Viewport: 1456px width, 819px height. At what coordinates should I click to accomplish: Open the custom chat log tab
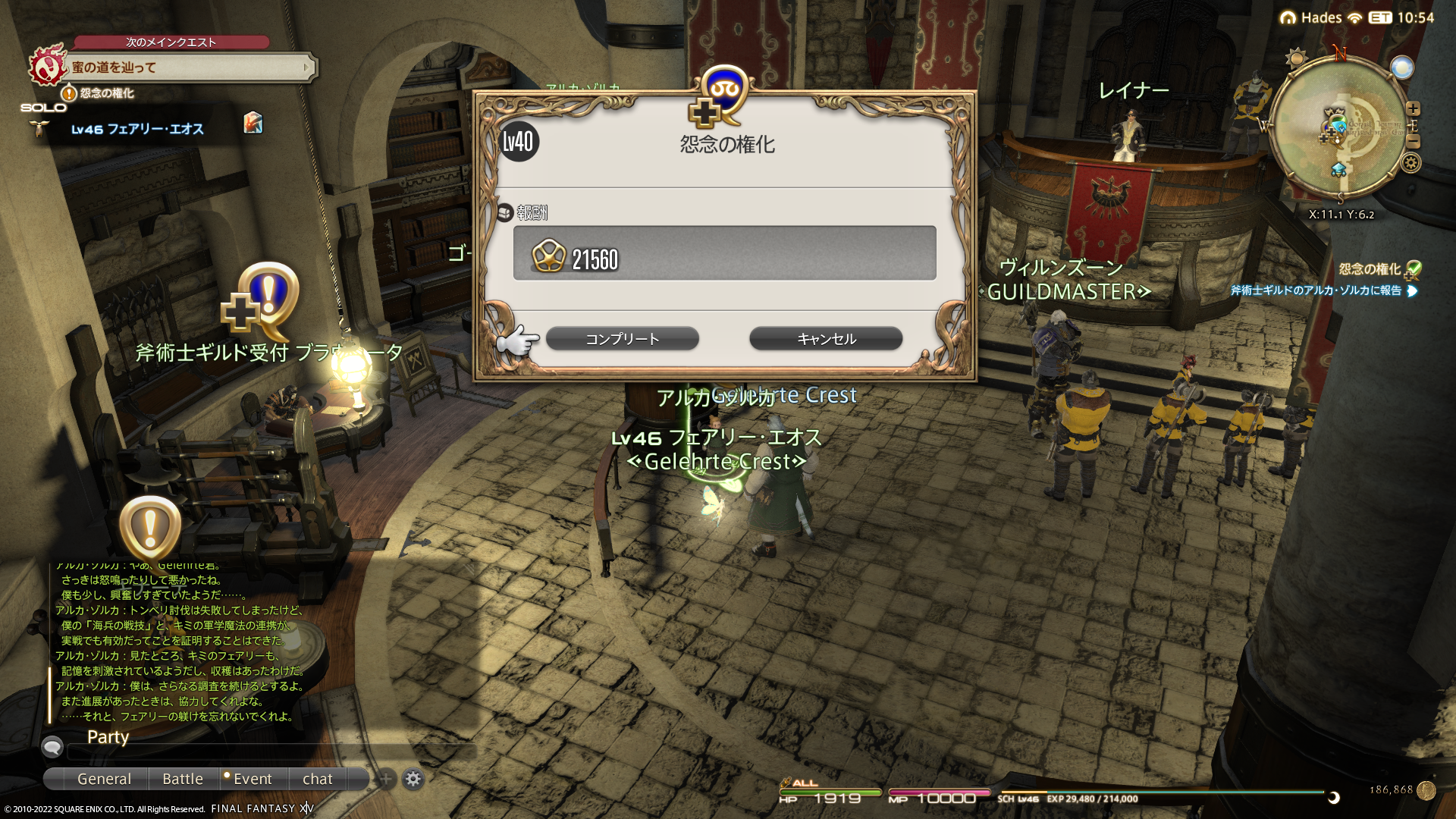(317, 779)
